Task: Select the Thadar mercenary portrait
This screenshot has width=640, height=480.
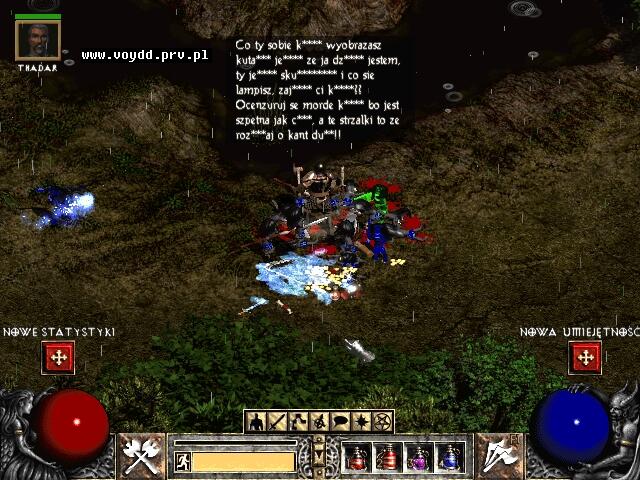Action: tap(38, 39)
